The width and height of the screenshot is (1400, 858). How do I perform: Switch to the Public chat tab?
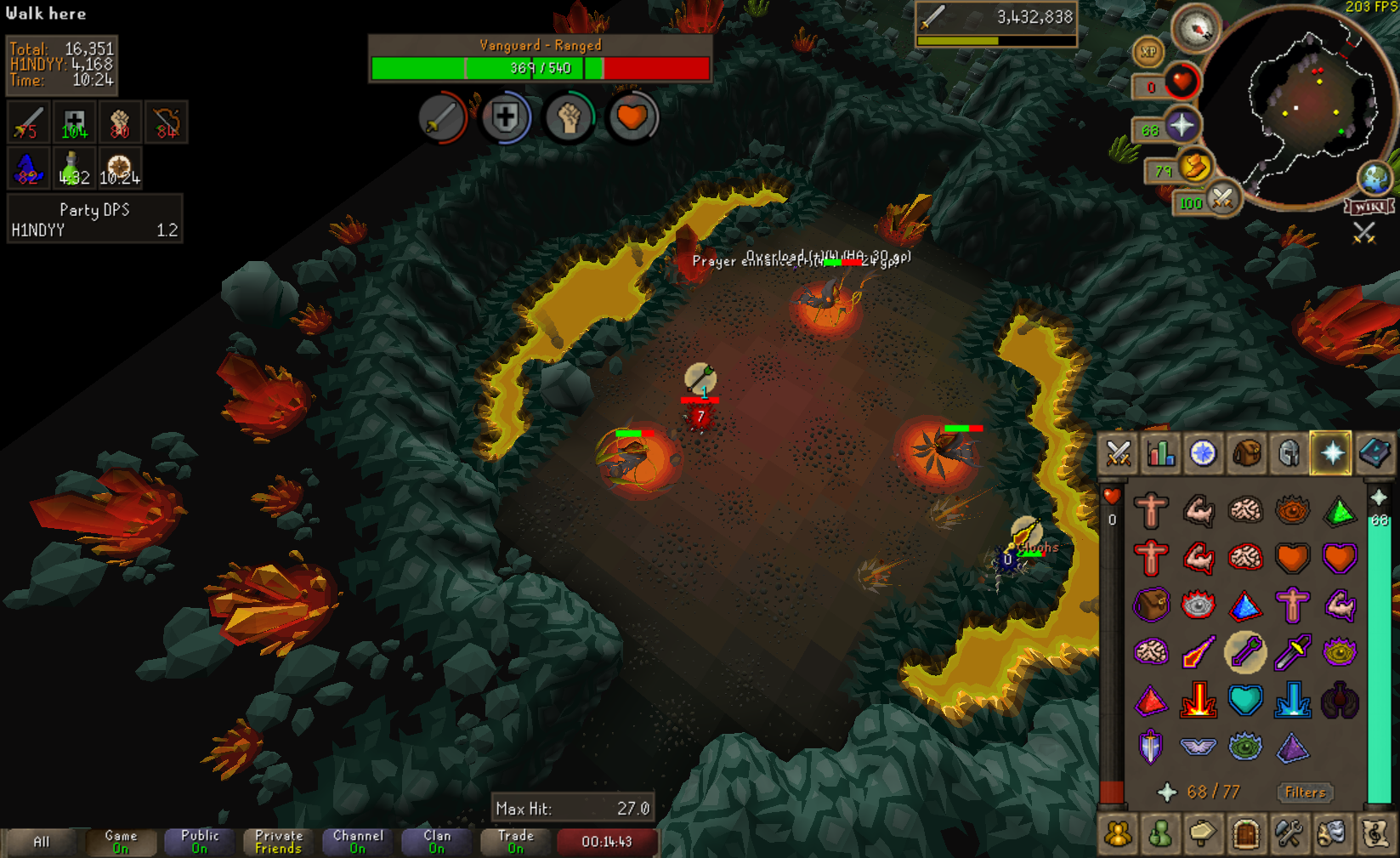point(200,842)
